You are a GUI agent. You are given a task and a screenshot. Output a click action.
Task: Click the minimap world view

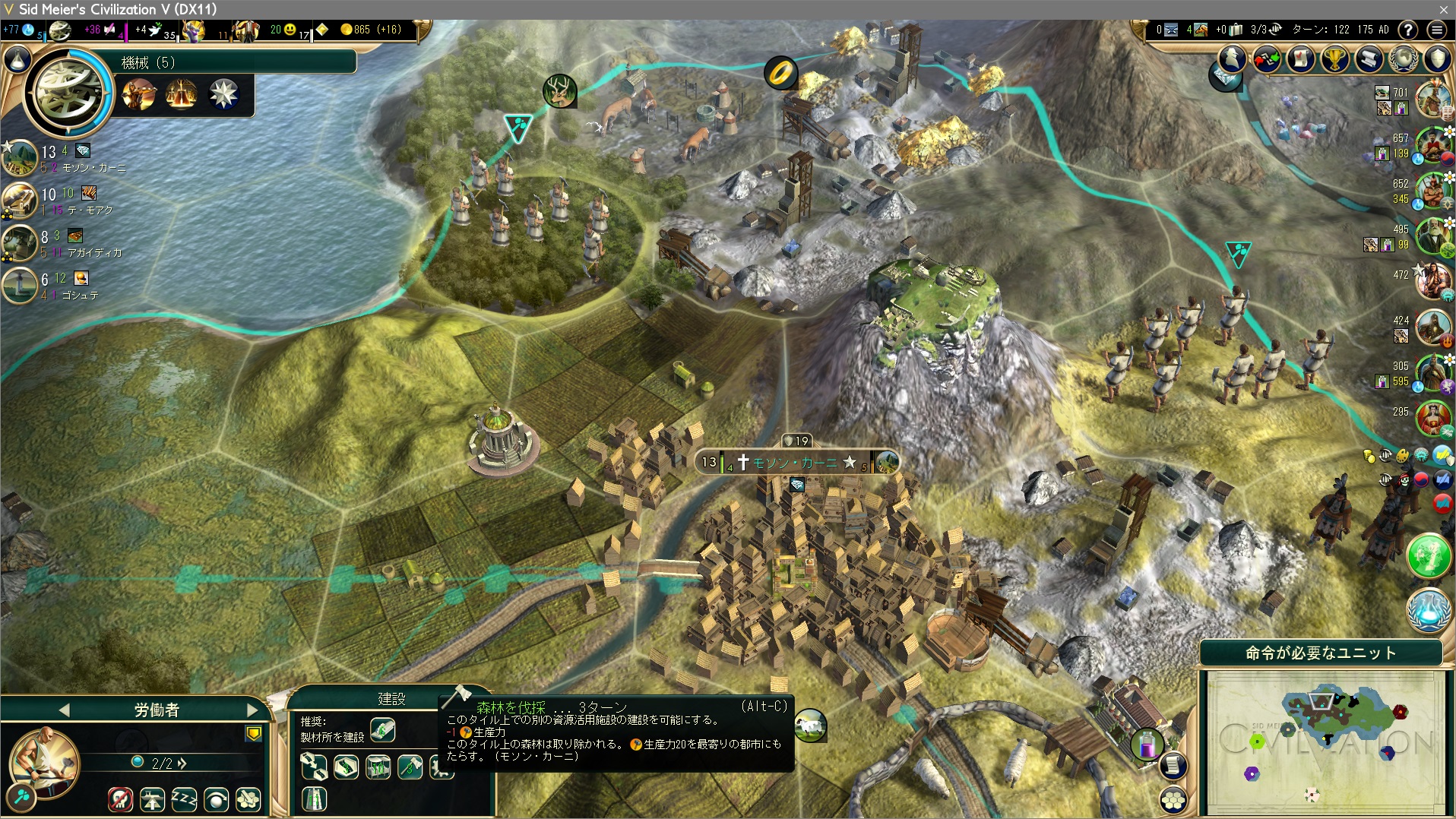pyautogui.click(x=1325, y=741)
